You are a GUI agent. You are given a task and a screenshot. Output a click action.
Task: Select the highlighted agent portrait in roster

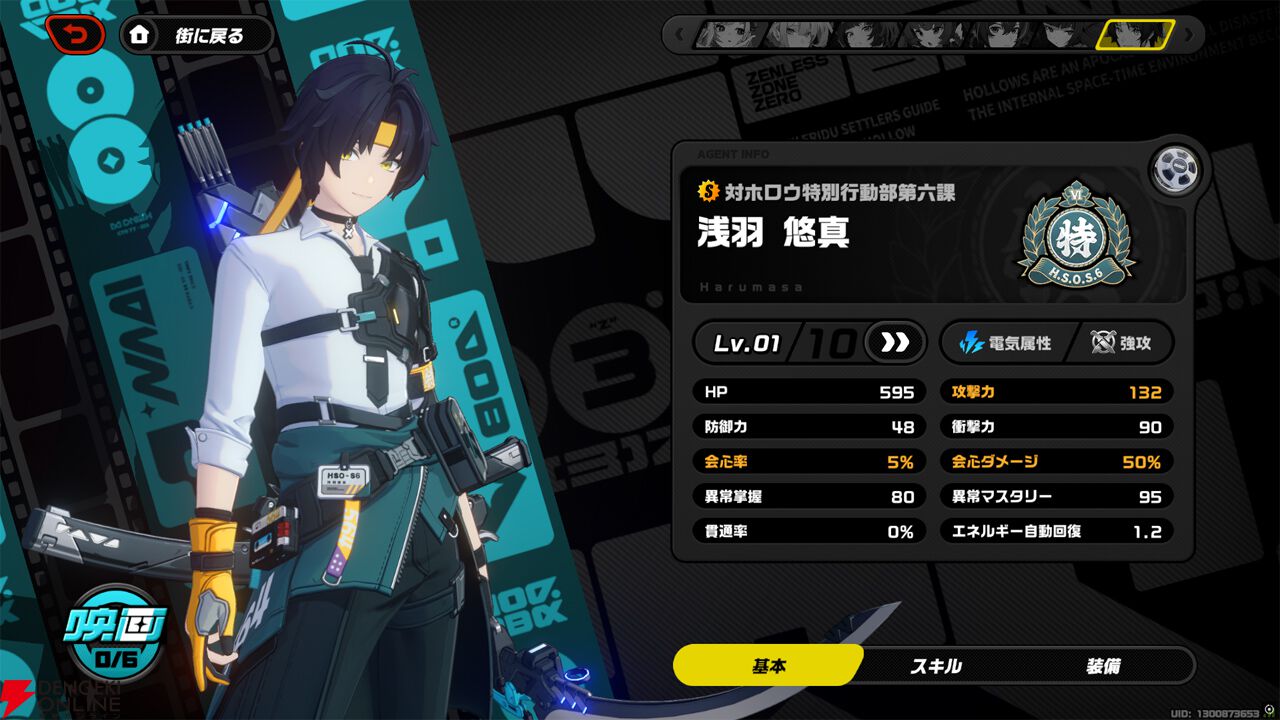click(1134, 34)
